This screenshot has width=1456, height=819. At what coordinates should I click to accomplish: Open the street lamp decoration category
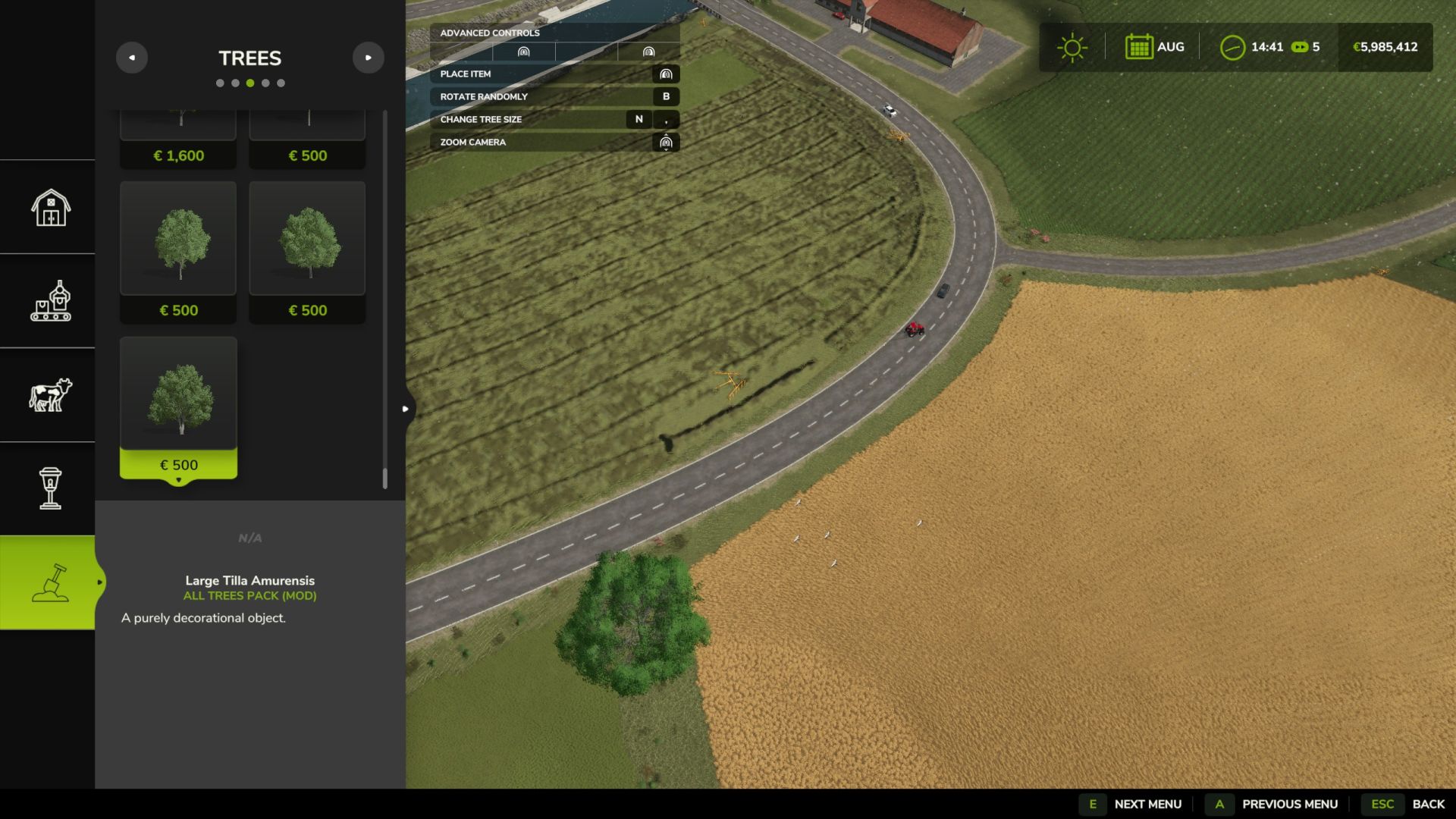[50, 488]
